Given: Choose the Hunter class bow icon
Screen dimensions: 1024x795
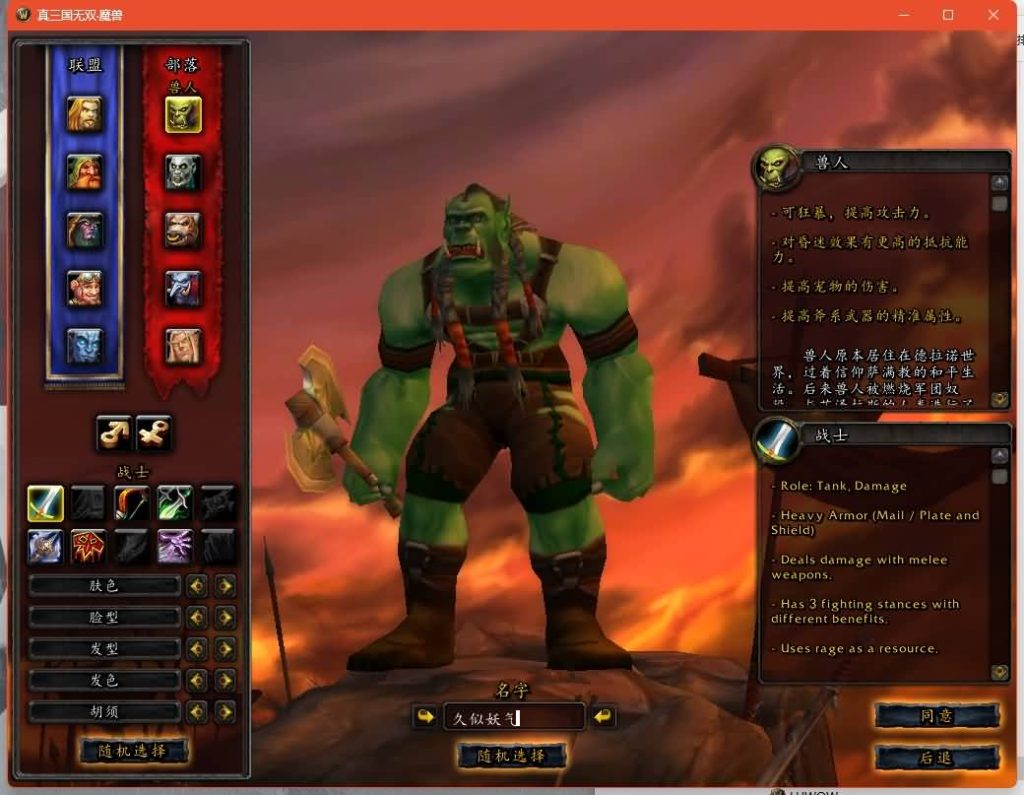Looking at the screenshot, I should [131, 503].
